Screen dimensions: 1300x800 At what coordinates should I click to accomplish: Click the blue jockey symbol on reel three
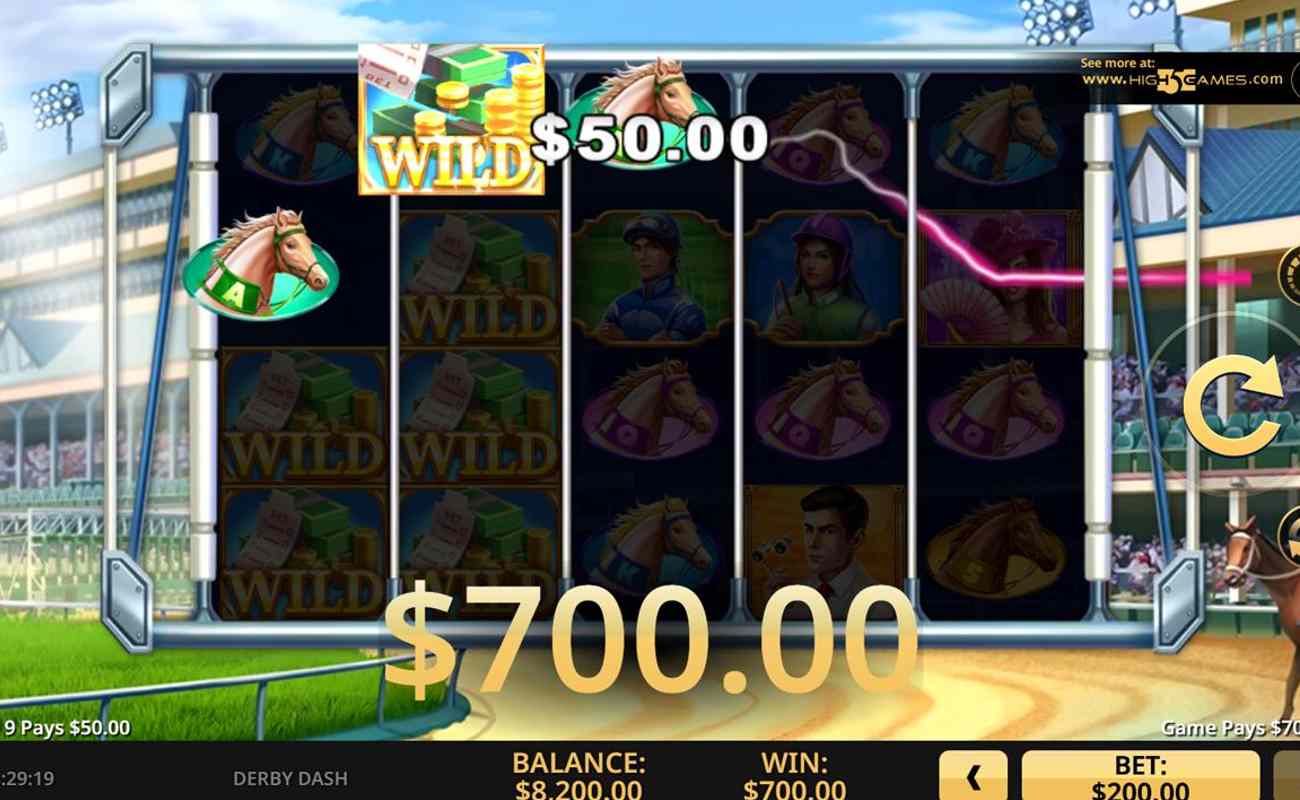tap(650, 270)
